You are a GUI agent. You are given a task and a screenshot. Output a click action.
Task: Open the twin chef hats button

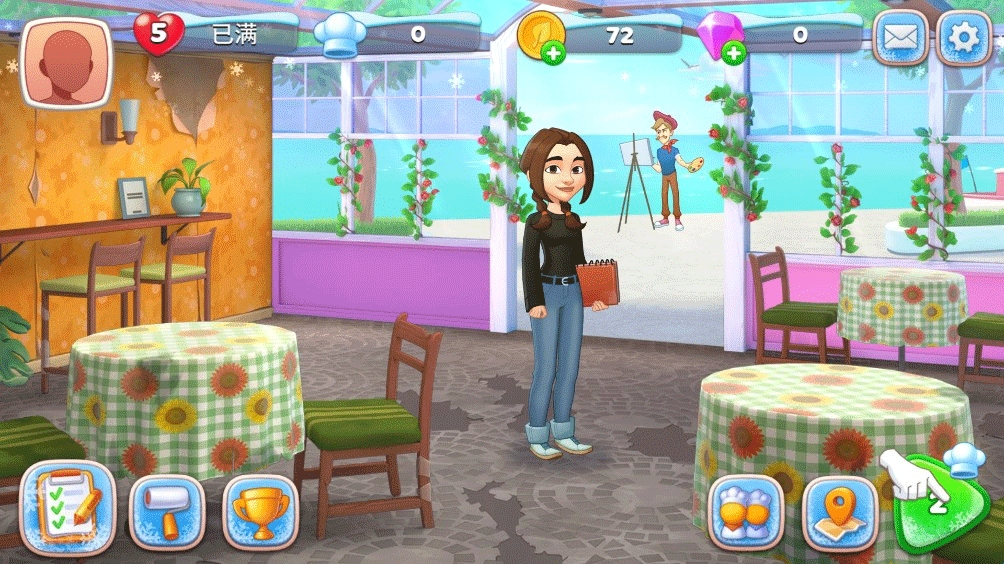pyautogui.click(x=746, y=511)
